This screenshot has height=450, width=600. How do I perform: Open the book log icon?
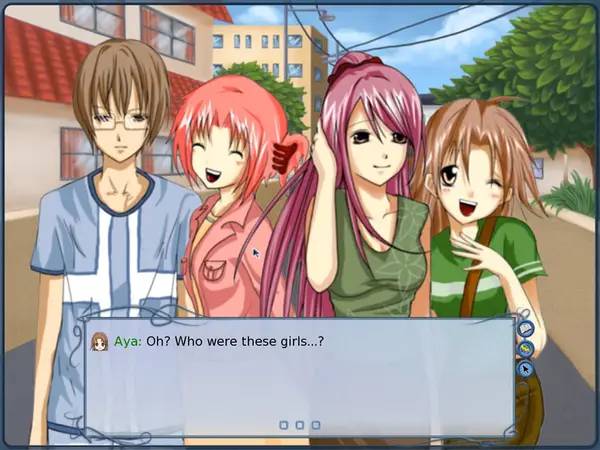coord(526,328)
